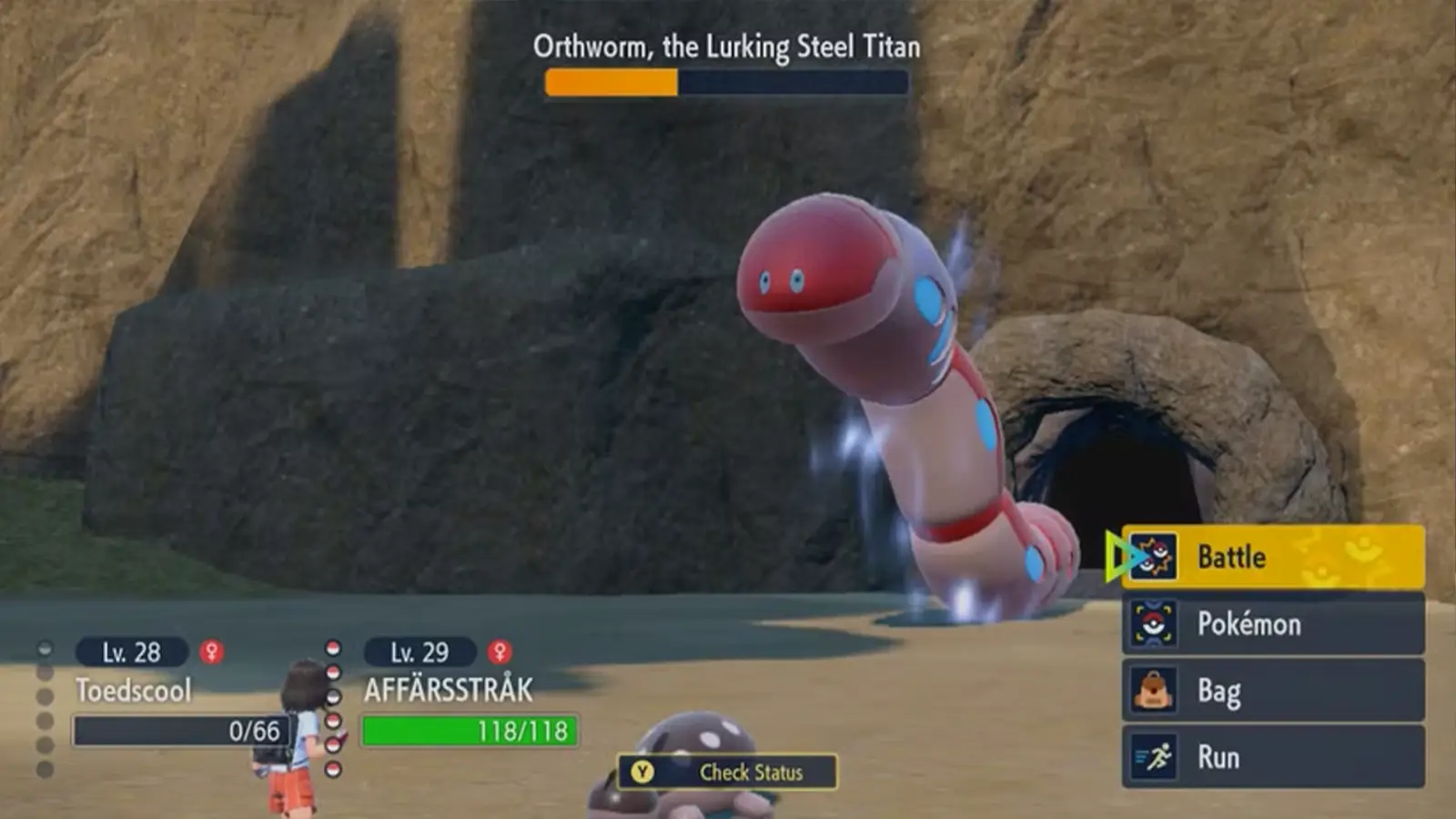Click AFFÄRSSTRÅK's green 118/118 HP bar
The image size is (1456, 819).
point(469,729)
